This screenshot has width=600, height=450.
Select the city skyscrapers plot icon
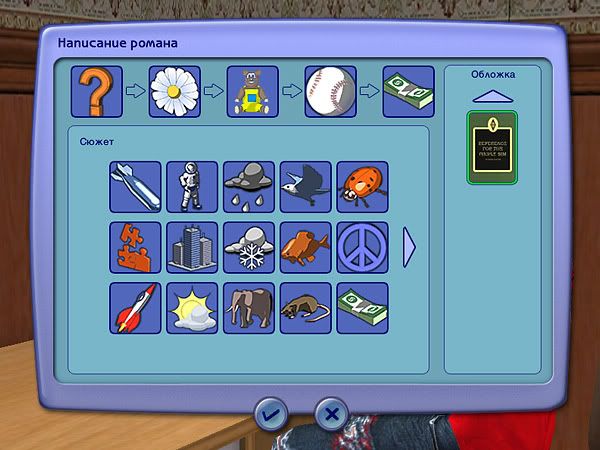click(192, 246)
